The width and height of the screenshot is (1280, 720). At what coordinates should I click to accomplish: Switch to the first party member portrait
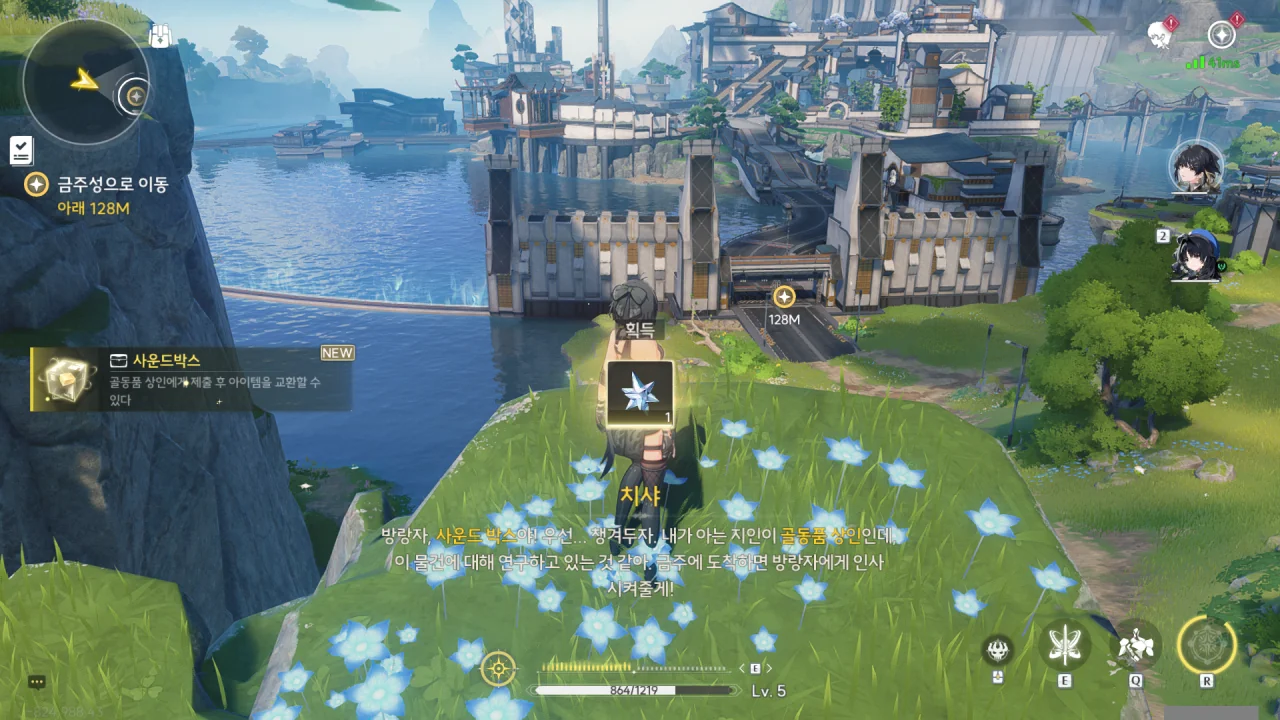(x=1197, y=167)
